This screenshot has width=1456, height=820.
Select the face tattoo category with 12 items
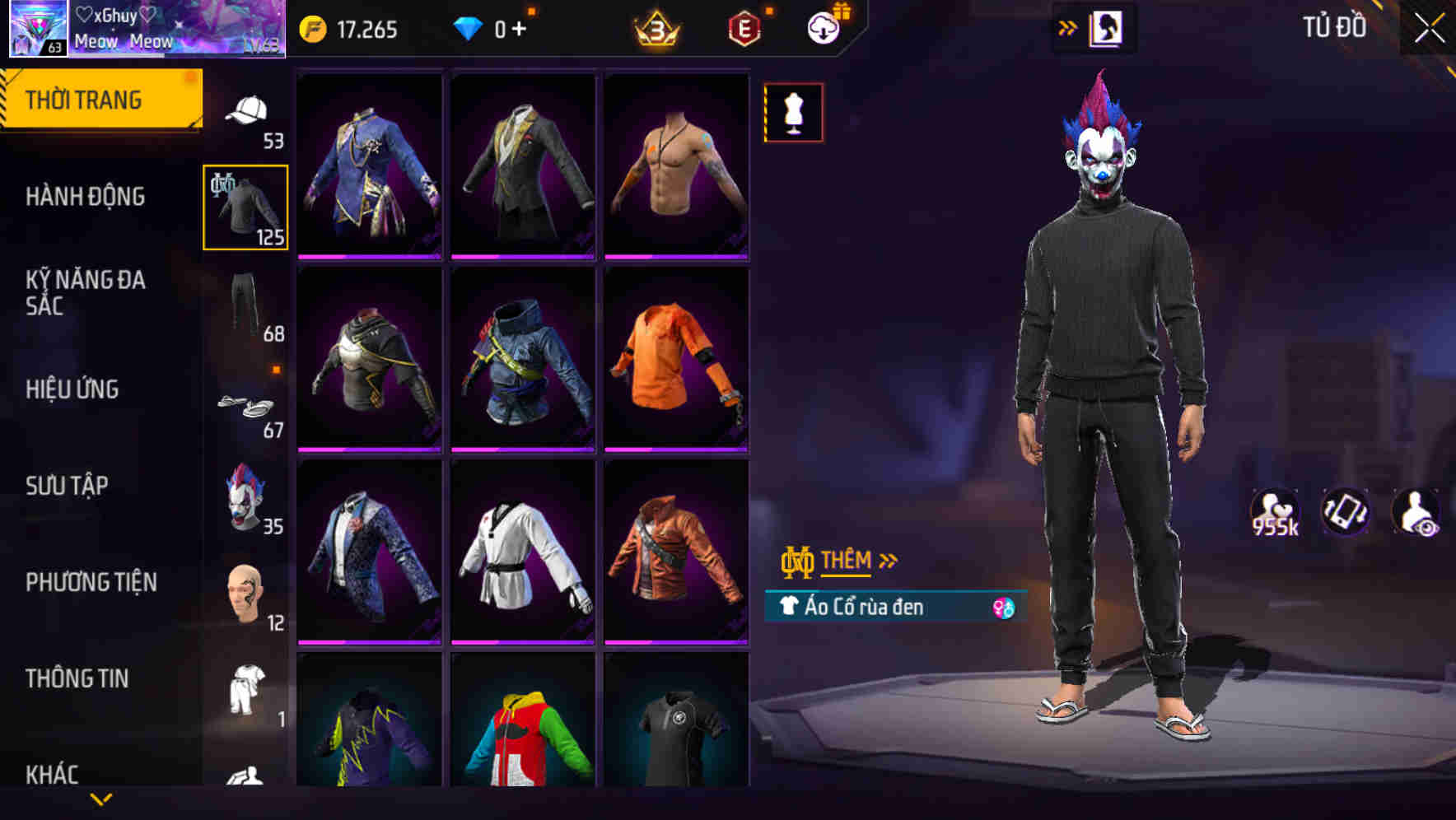pyautogui.click(x=246, y=593)
